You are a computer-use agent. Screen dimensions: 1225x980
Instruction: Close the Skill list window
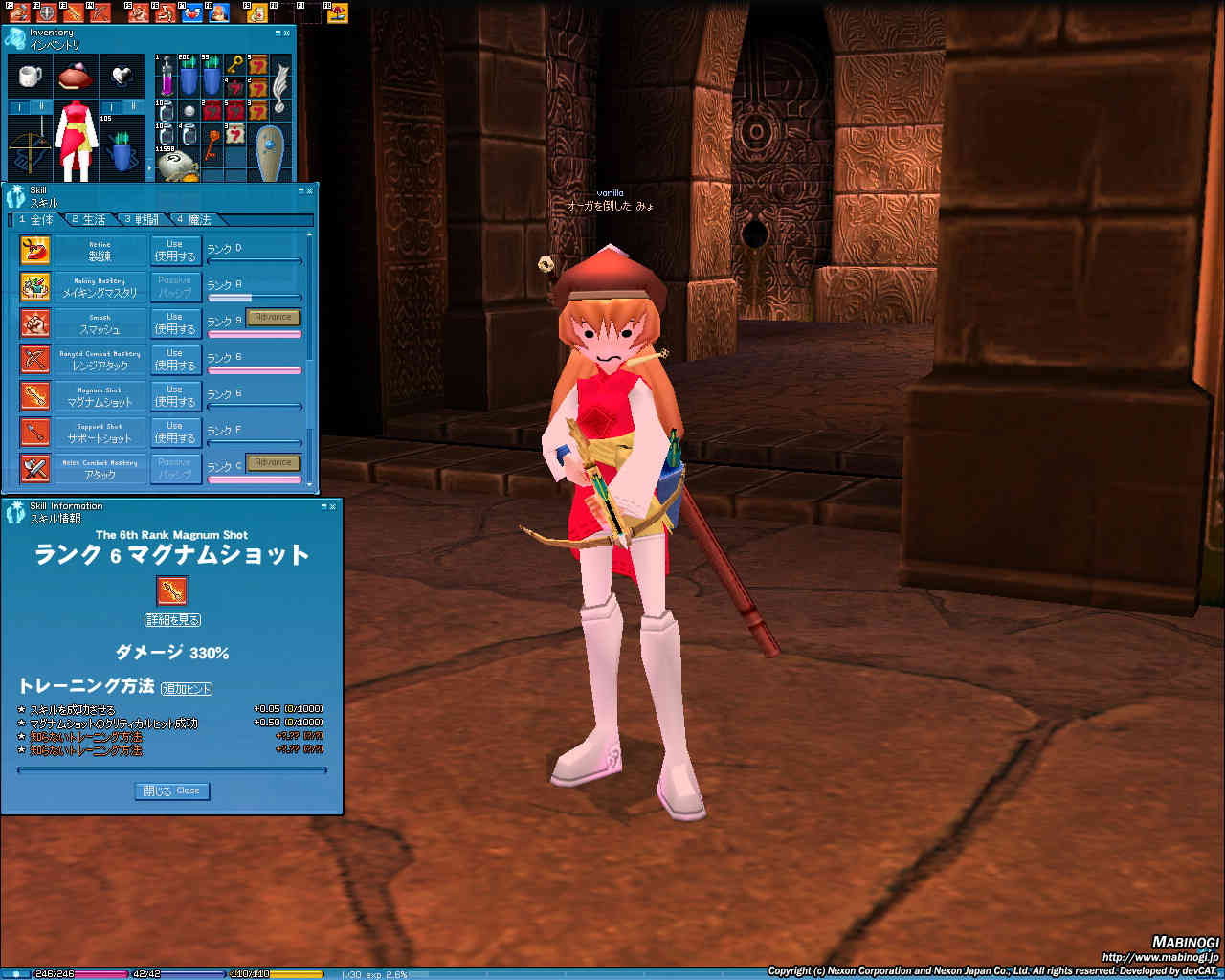tap(309, 190)
